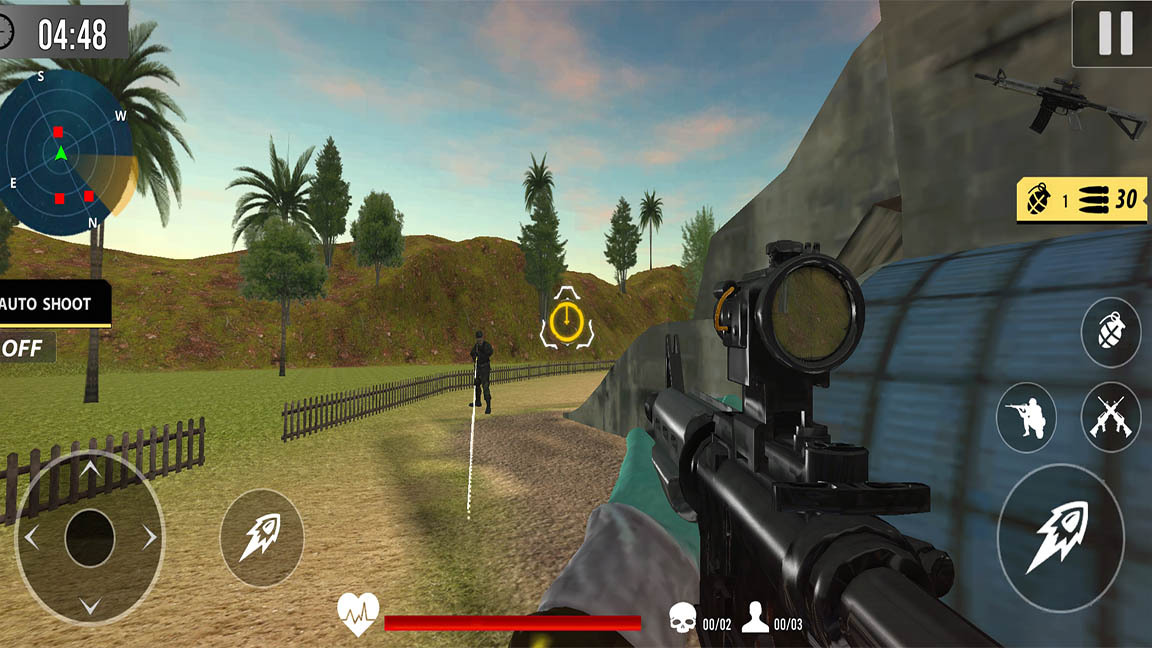The width and height of the screenshot is (1152, 648).
Task: Tap the joystick's left arrow
Action: (x=31, y=538)
